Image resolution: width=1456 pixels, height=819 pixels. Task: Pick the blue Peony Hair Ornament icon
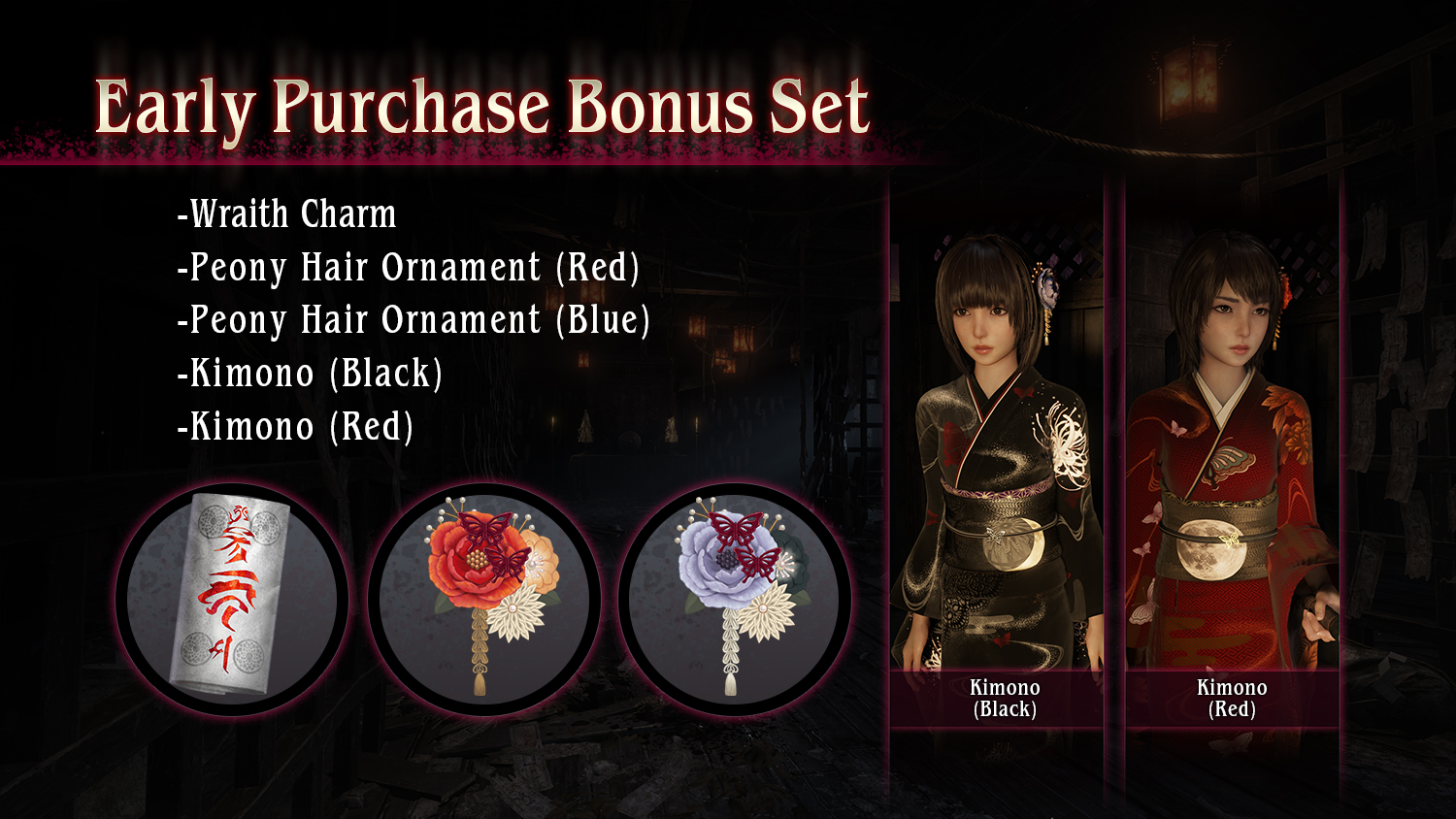[735, 599]
